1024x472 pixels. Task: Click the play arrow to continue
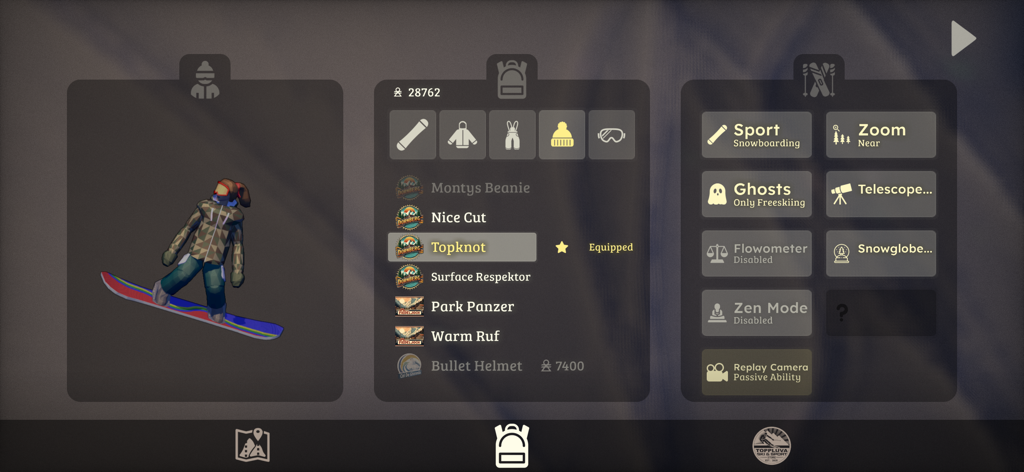click(x=962, y=39)
